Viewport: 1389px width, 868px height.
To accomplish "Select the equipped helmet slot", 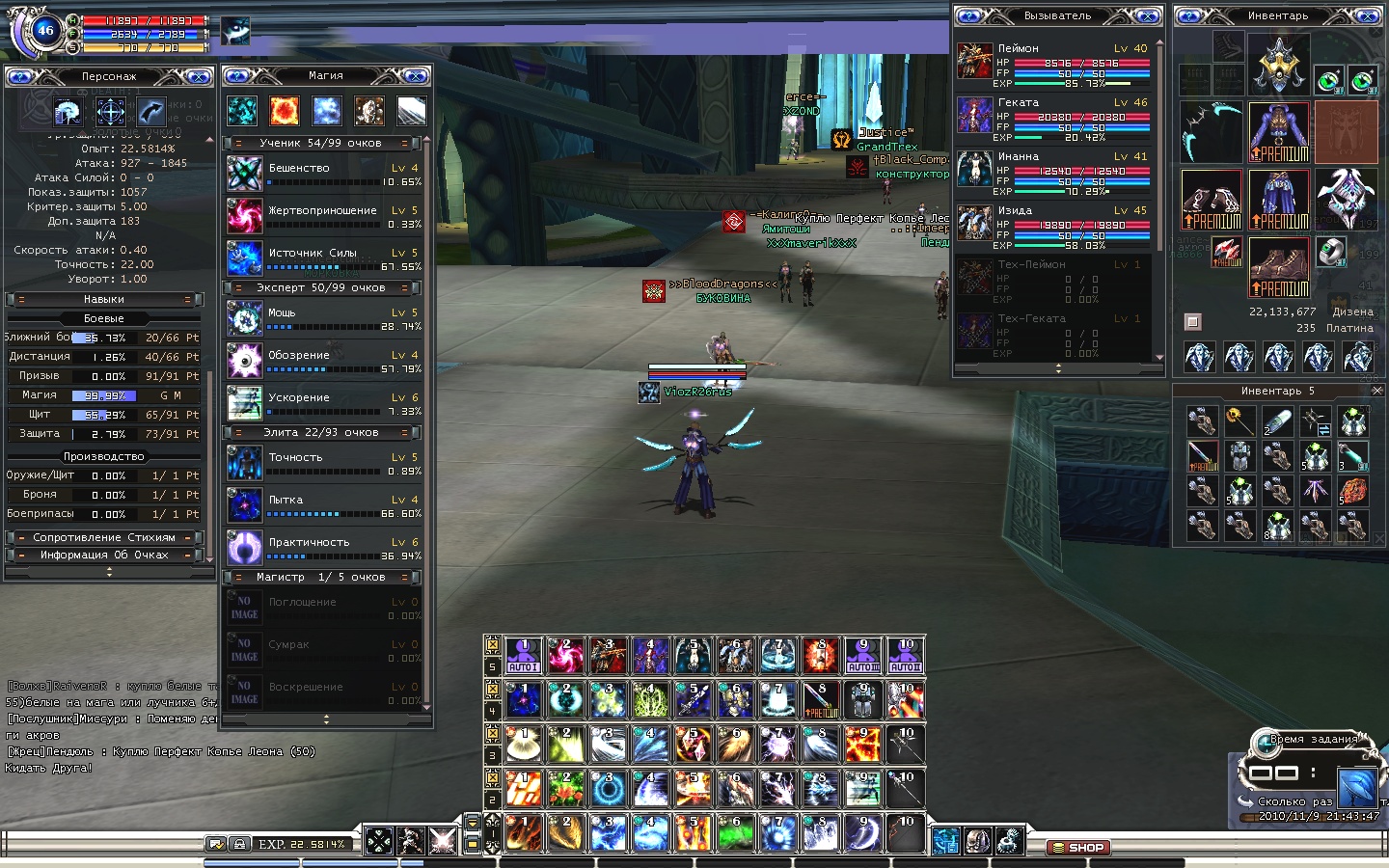I will 1278,64.
